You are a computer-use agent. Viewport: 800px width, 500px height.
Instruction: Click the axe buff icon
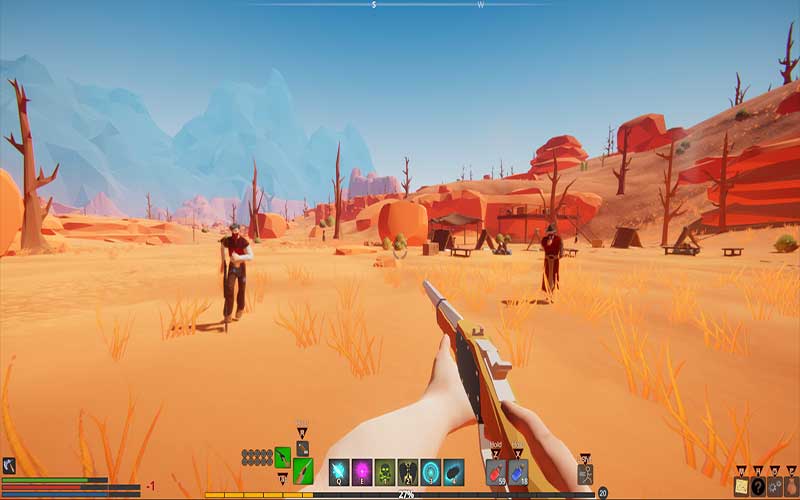(9, 465)
